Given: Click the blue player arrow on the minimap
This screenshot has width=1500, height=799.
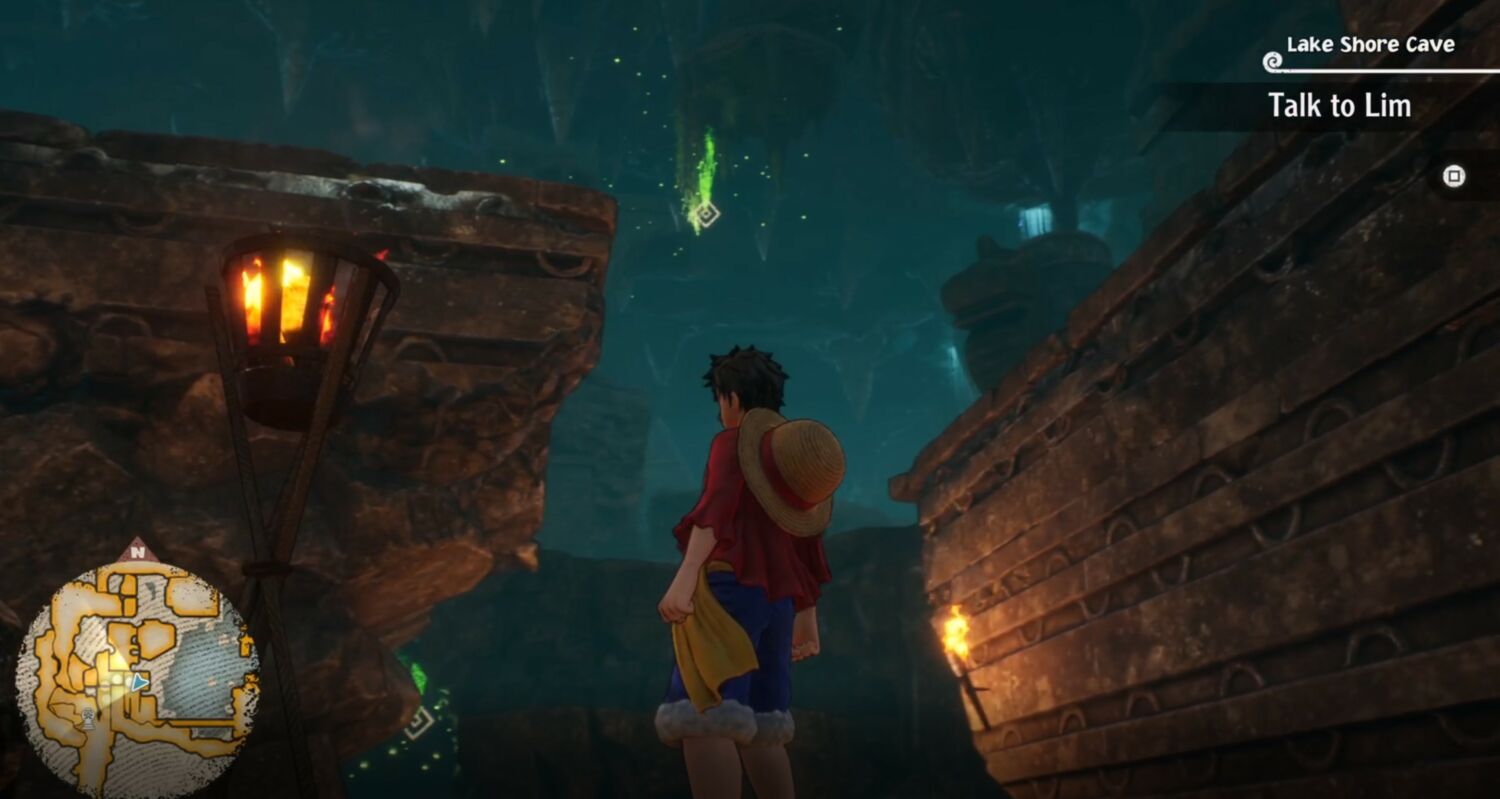Looking at the screenshot, I should (x=140, y=682).
